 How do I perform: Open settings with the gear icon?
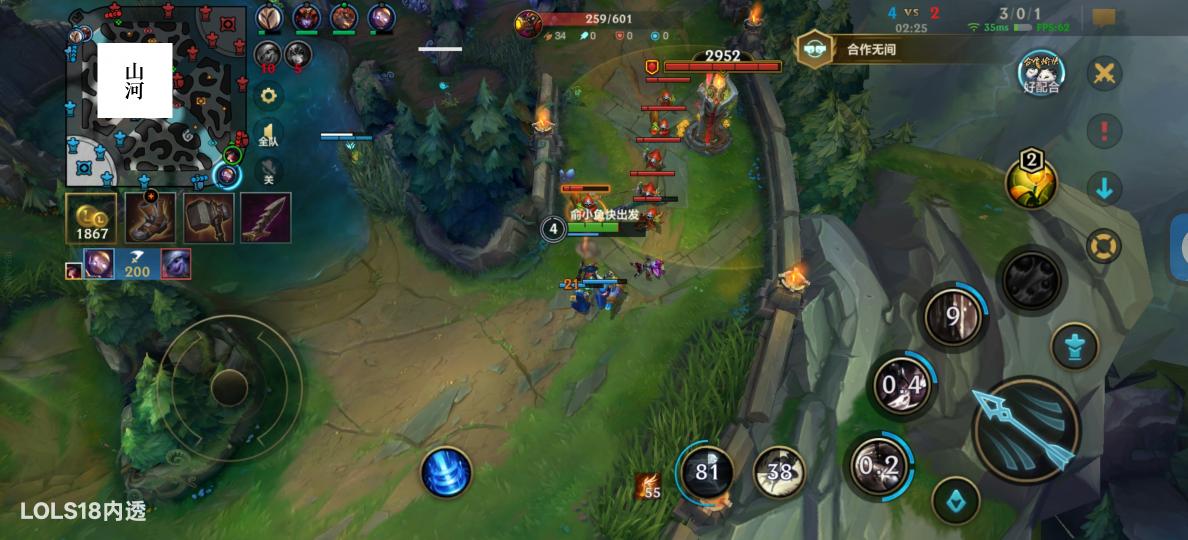pos(268,96)
